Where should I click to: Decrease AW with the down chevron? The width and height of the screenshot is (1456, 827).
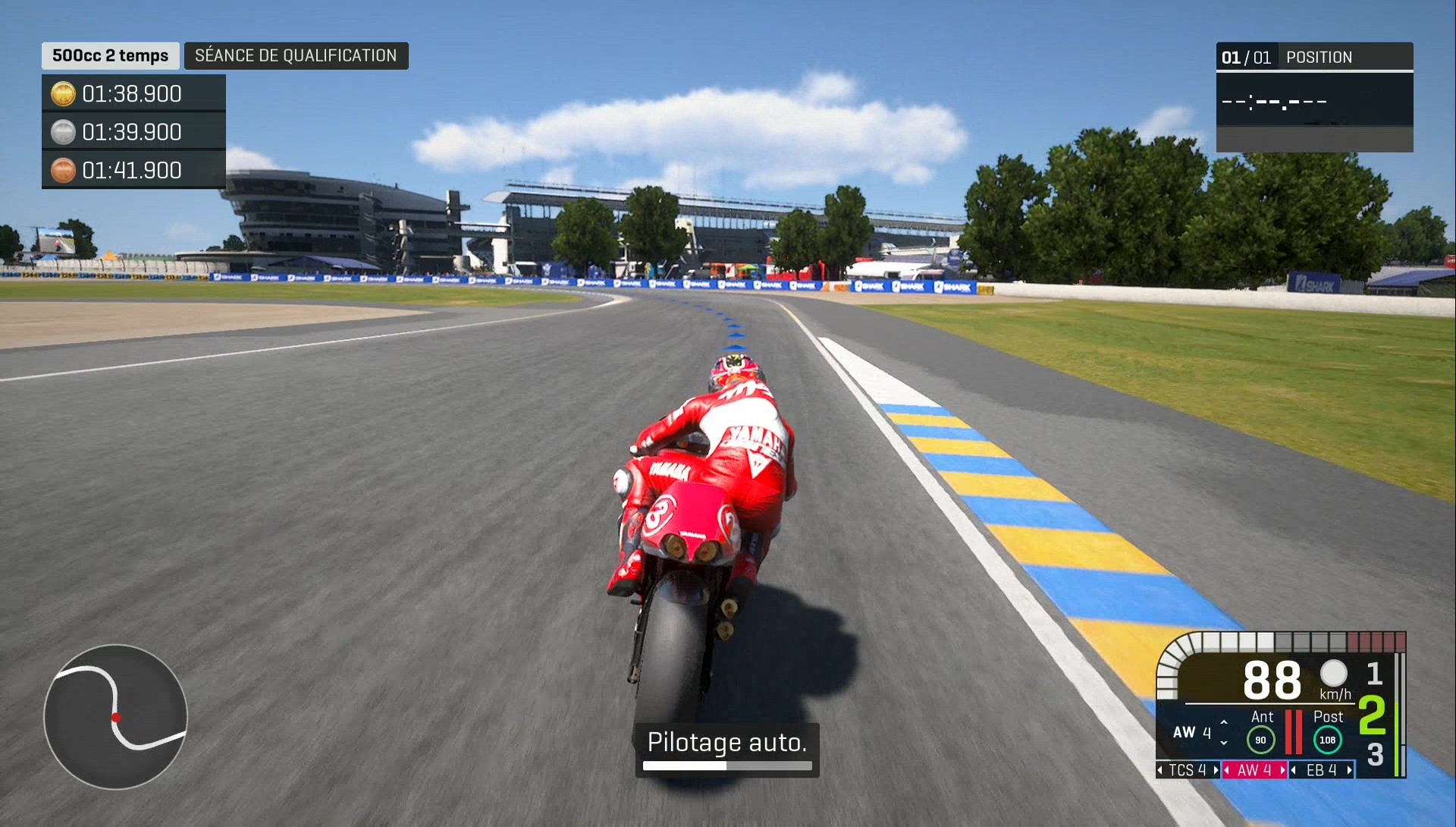1224,741
